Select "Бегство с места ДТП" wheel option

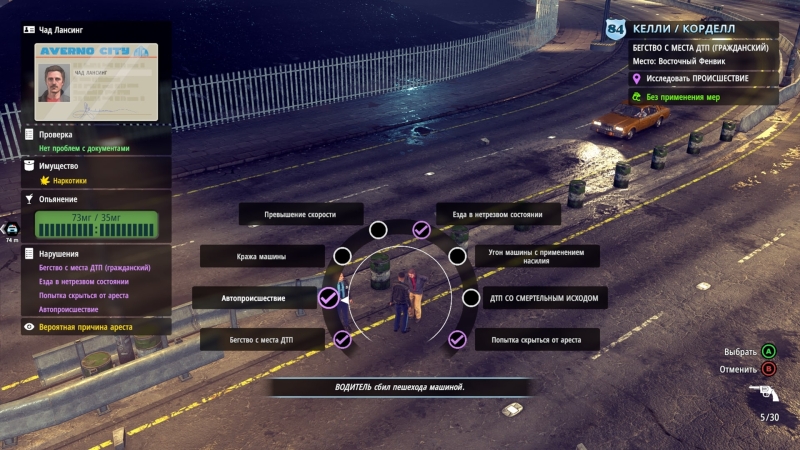pyautogui.click(x=262, y=339)
